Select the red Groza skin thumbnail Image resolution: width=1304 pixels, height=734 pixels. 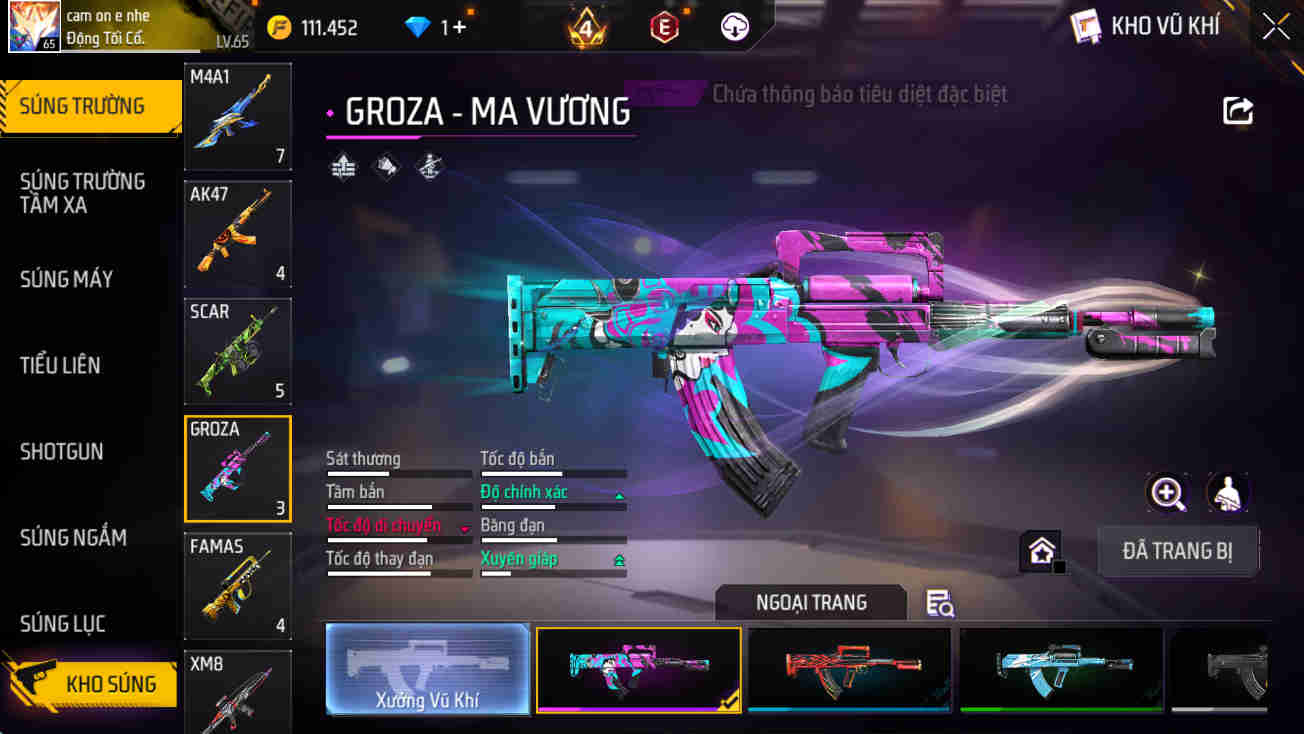(849, 669)
